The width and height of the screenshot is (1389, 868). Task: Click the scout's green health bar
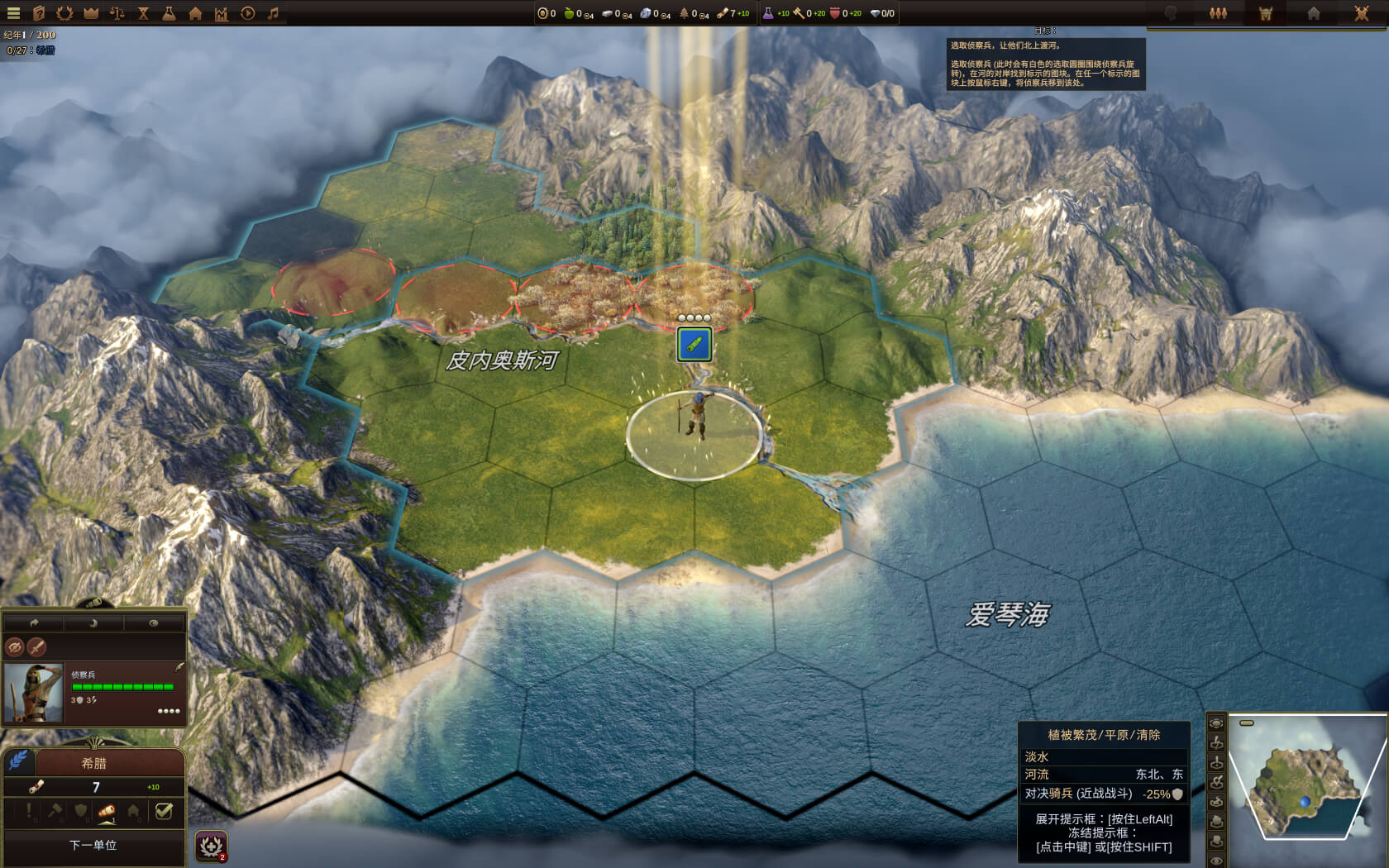123,687
